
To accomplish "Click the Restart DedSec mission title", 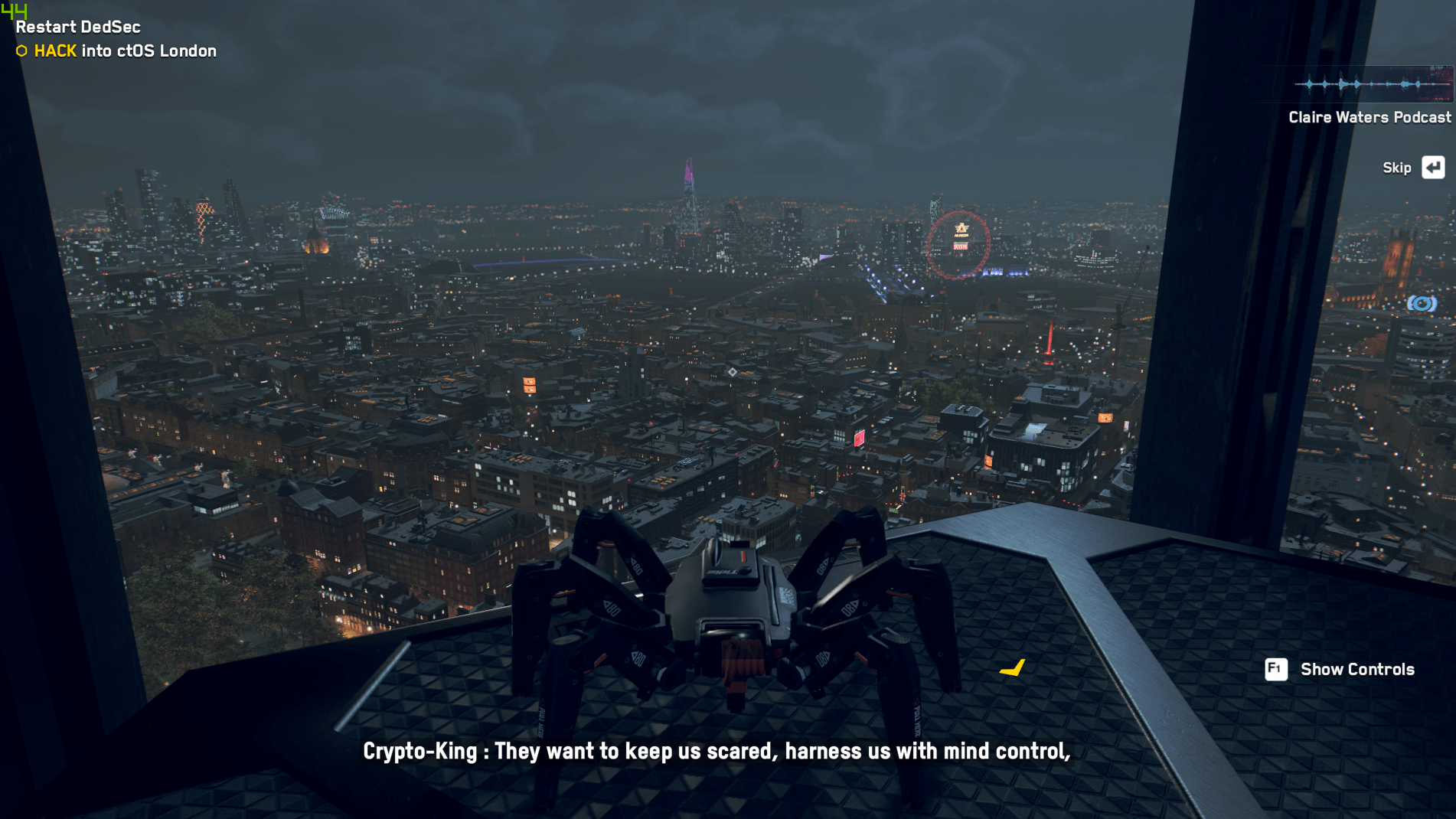I will click(x=78, y=27).
